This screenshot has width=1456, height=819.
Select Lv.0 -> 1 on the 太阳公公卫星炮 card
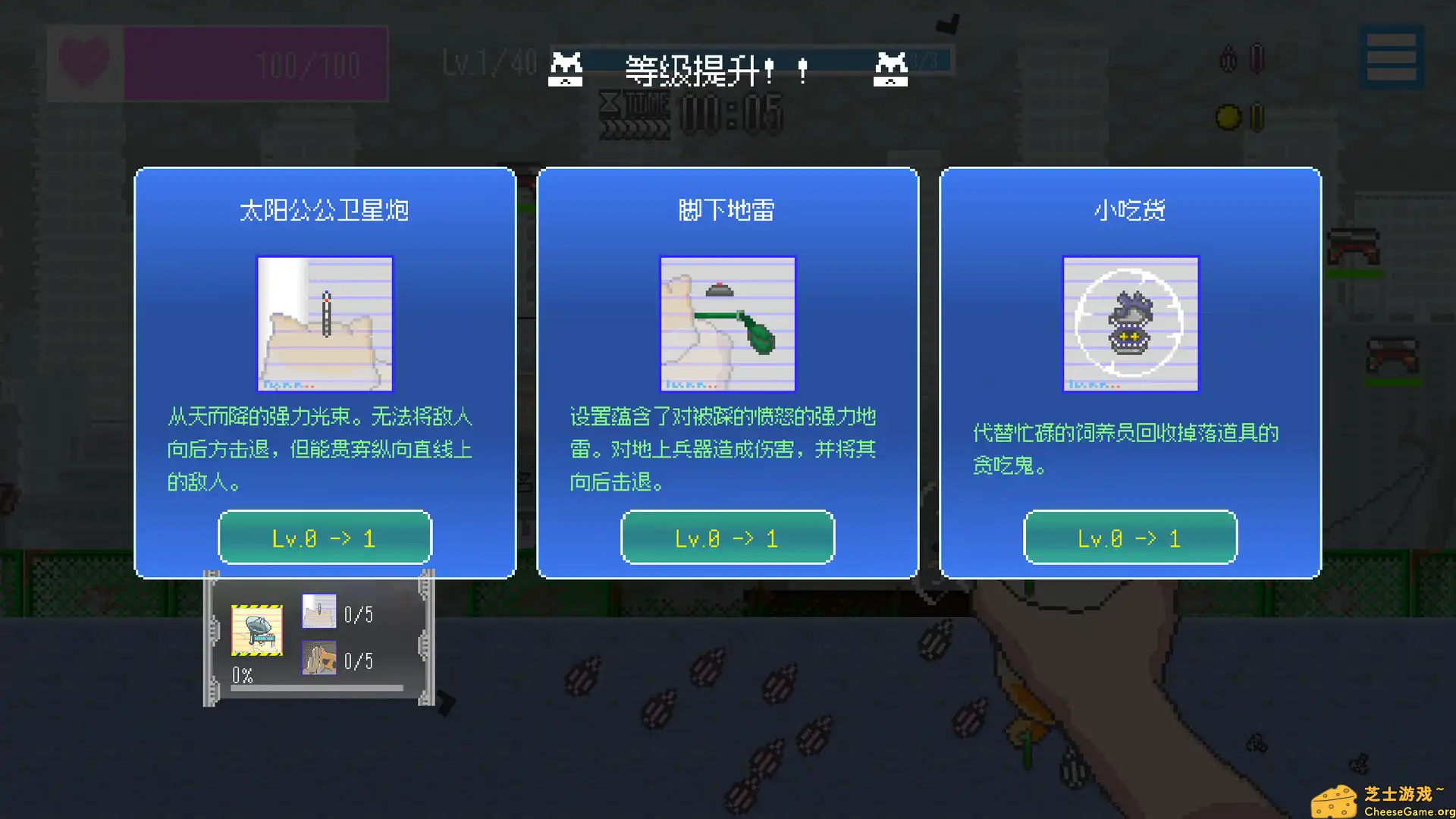(325, 538)
